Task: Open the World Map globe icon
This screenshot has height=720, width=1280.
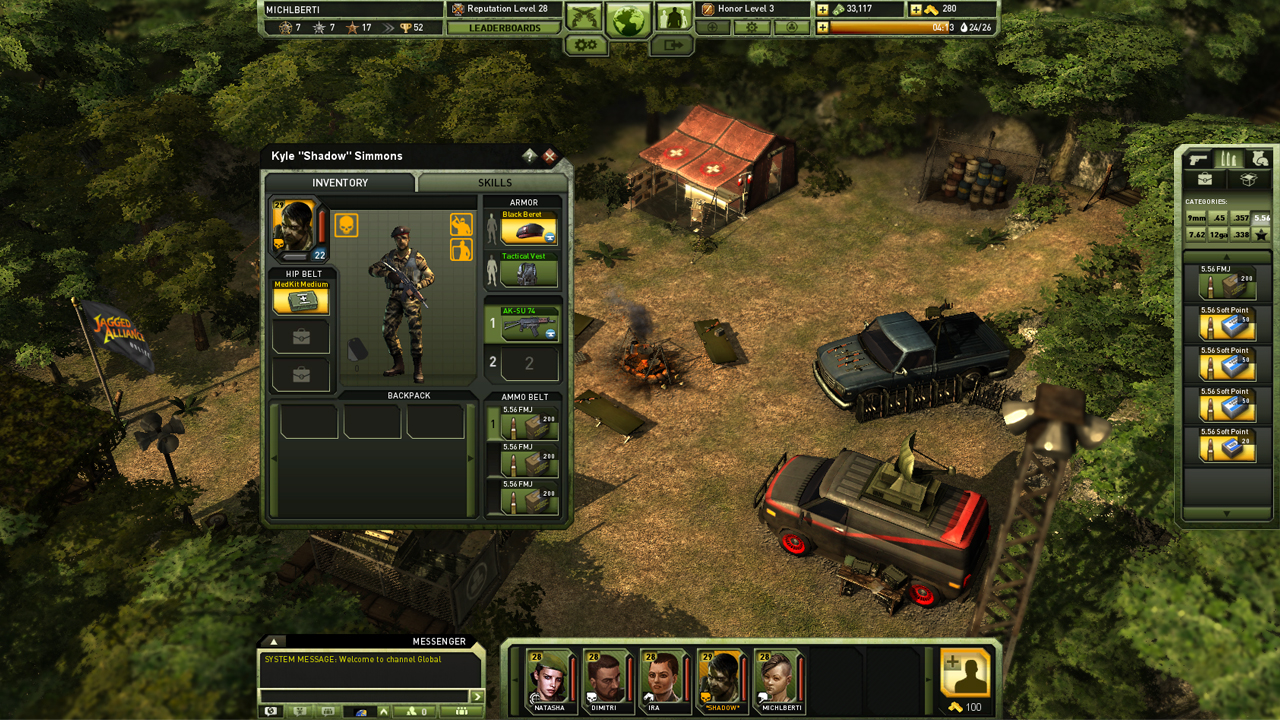Action: click(629, 20)
